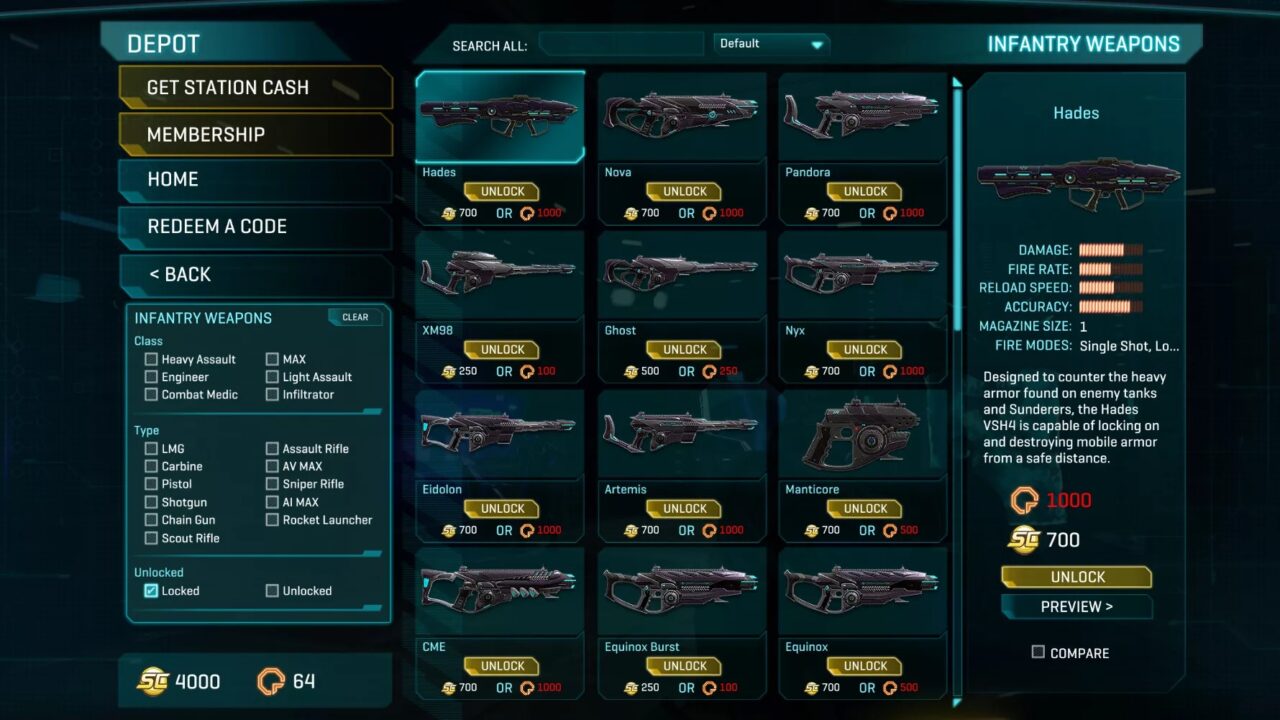
Task: Open the PREVIEW for the Hades
Action: [1076, 606]
